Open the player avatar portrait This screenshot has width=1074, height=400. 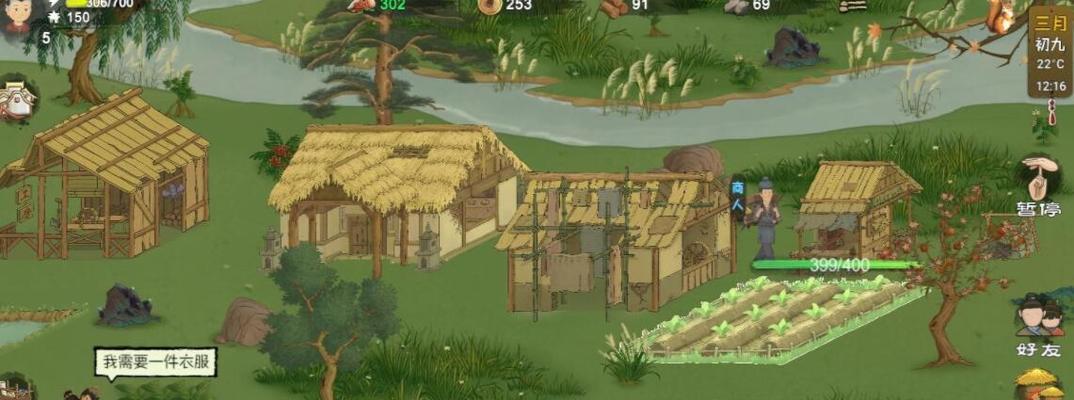pos(17,15)
